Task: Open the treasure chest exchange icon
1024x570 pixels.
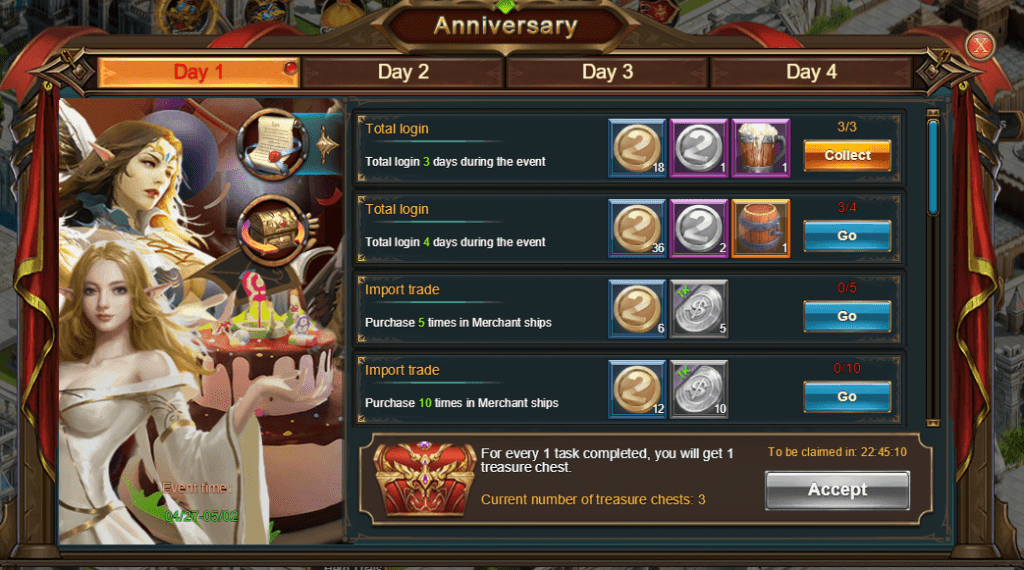Action: (273, 230)
